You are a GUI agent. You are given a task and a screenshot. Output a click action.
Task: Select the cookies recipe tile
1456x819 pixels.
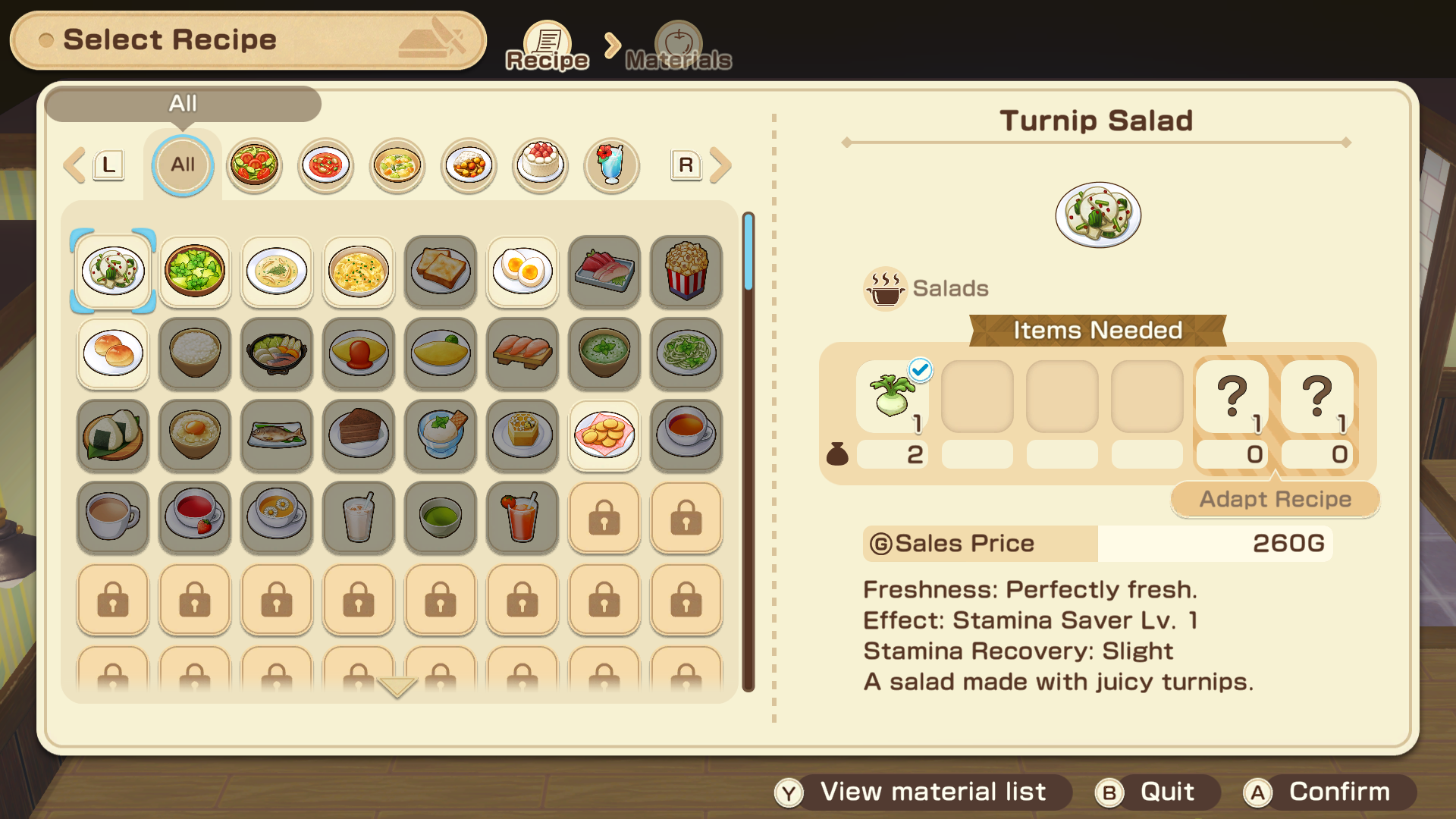pos(604,435)
